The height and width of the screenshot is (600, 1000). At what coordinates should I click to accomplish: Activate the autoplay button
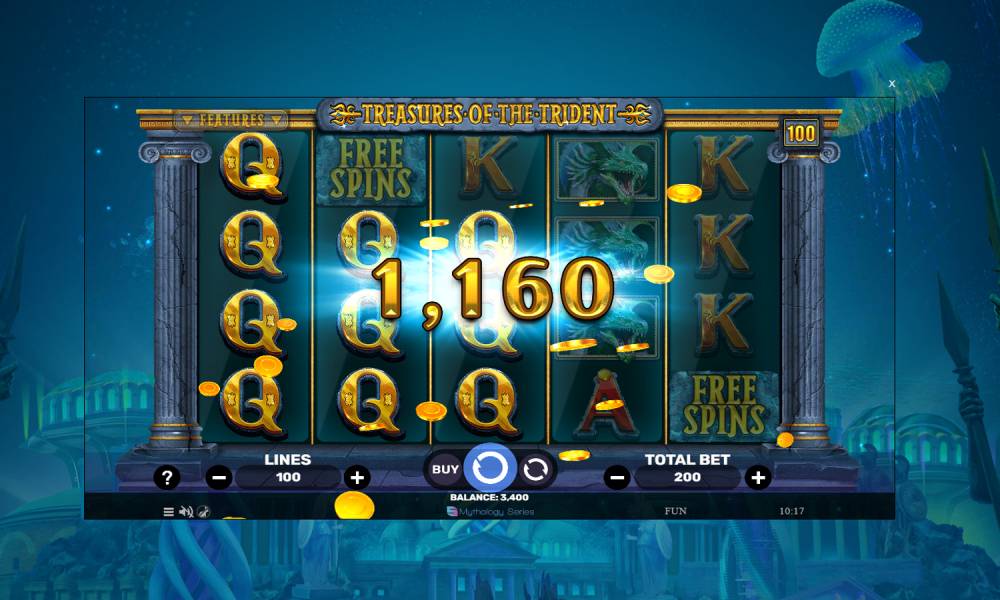tap(536, 468)
